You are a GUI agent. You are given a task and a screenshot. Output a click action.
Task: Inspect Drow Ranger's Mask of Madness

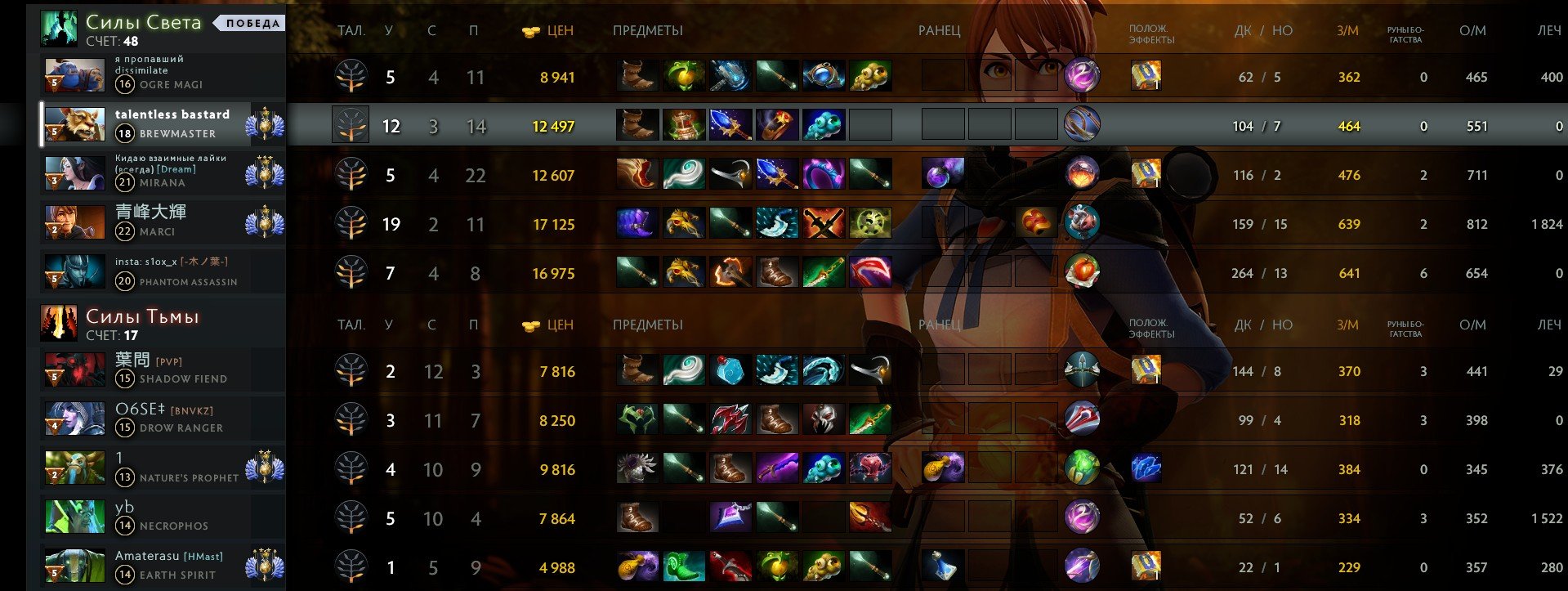(823, 419)
